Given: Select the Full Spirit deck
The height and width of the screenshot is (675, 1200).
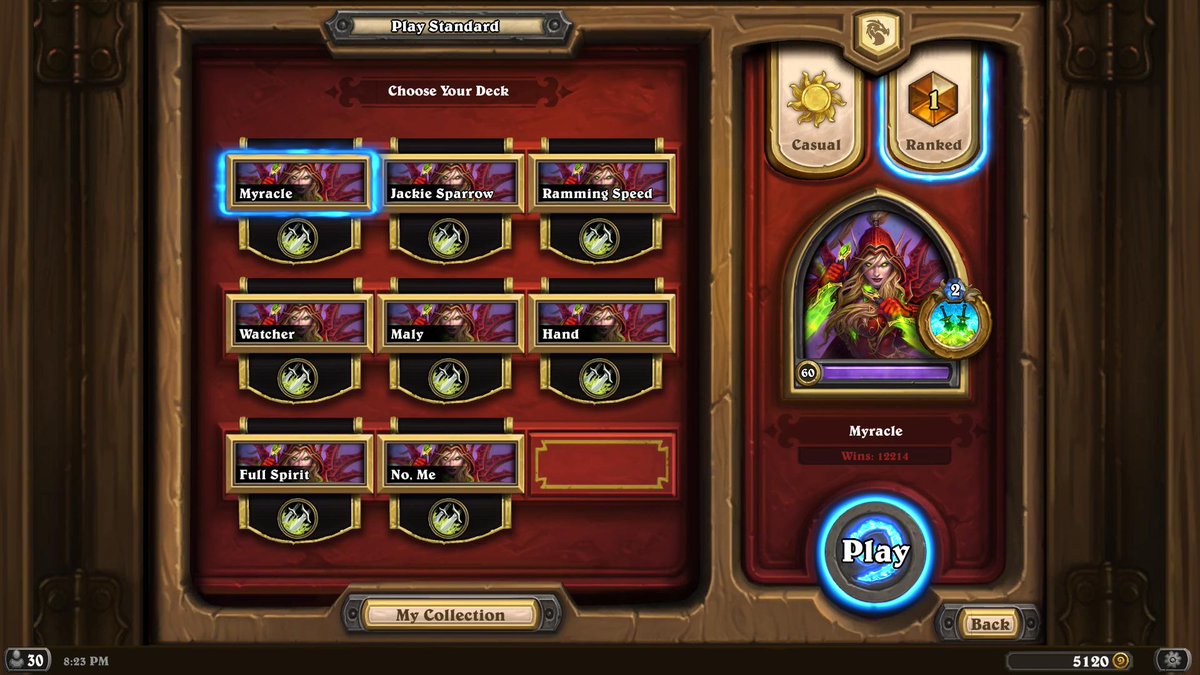Looking at the screenshot, I should pyautogui.click(x=299, y=463).
